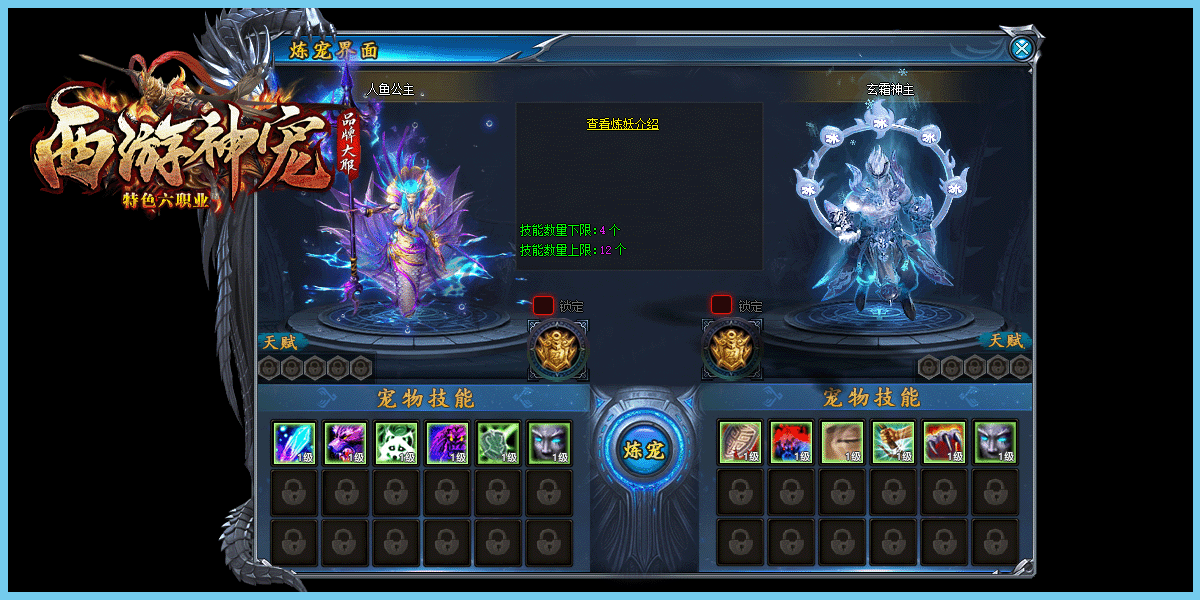Select the gold emblem slot below 玄霜神主's lock
Screen dimensions: 1200x600
pos(732,349)
